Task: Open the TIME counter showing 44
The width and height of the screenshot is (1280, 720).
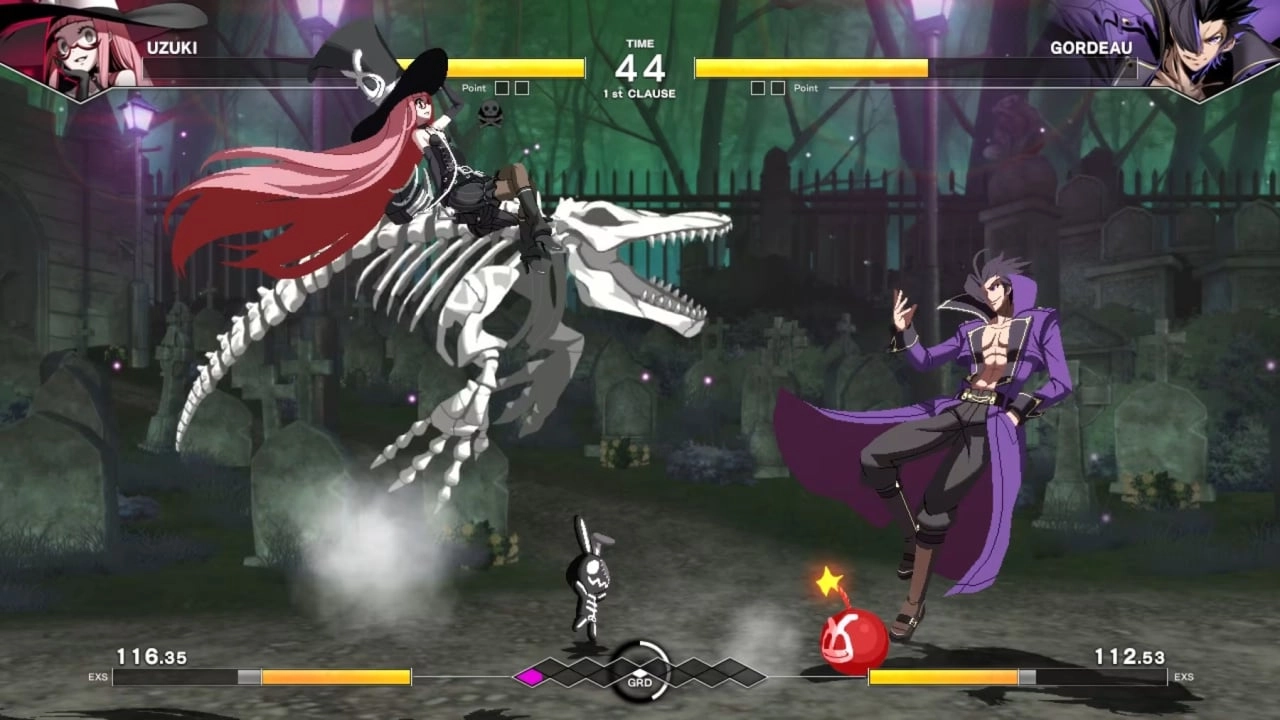Action: [x=638, y=67]
